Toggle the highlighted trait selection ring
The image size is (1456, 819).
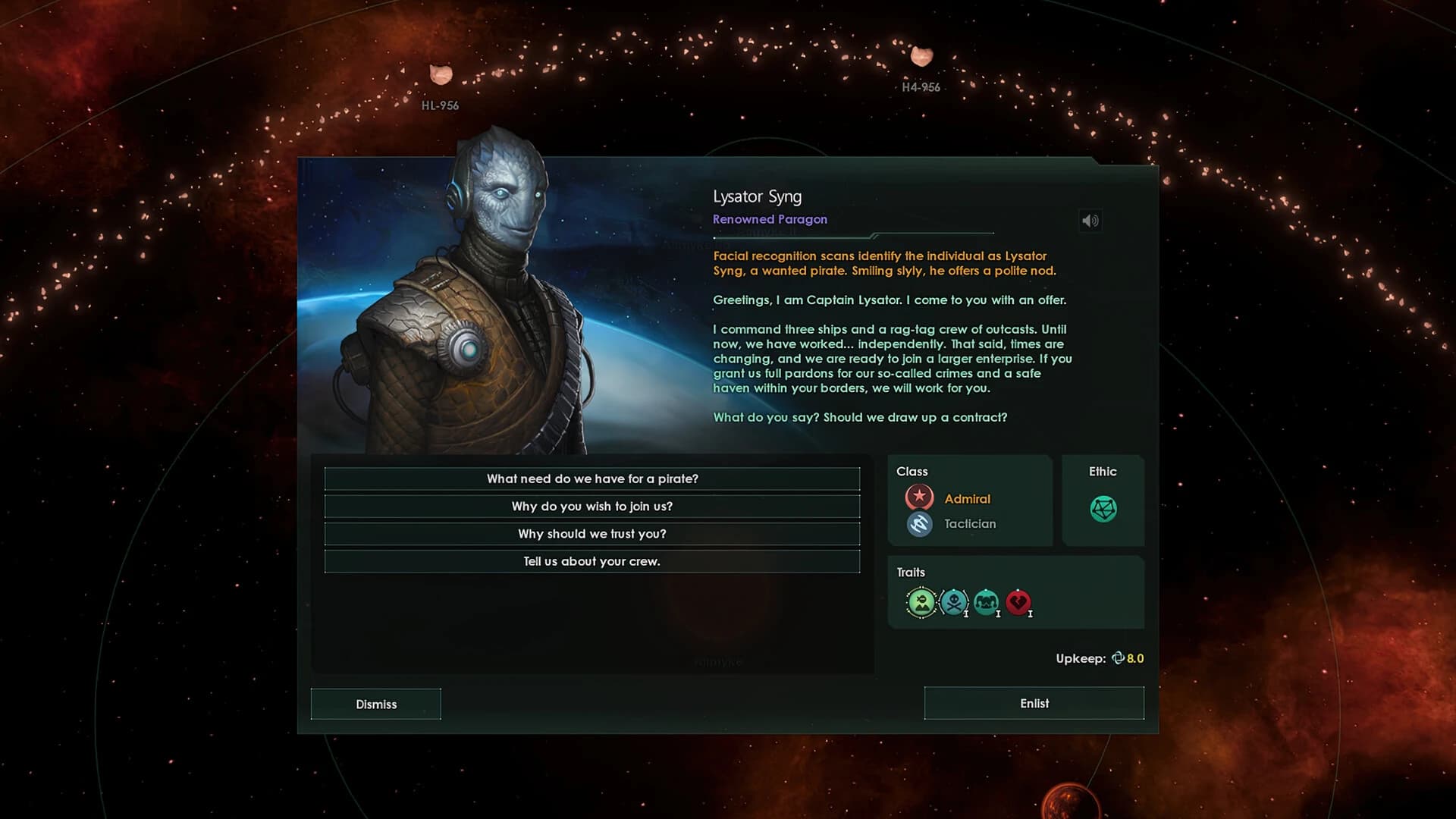(x=921, y=603)
